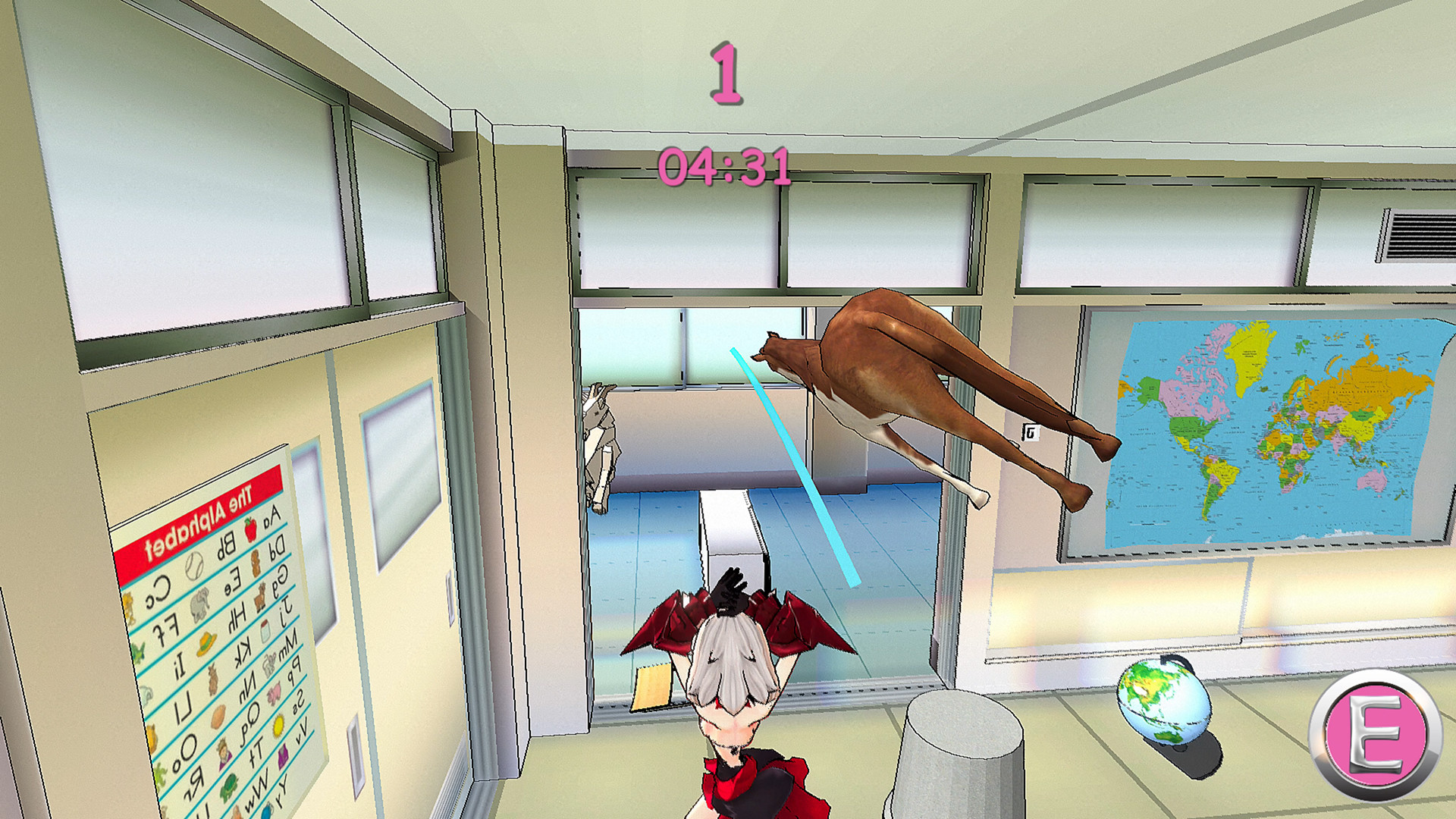The image size is (1456, 819).
Task: Click the baseball image next to letter Bb
Action: pos(195,564)
